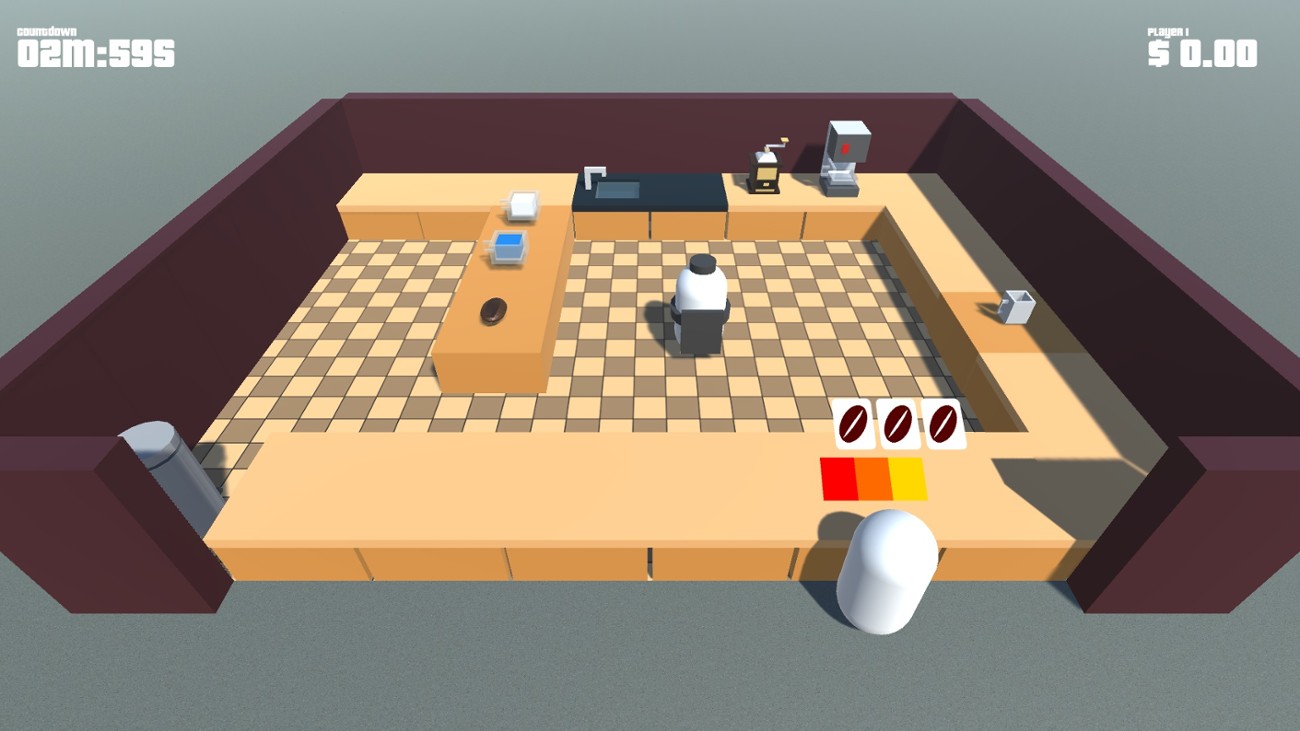This screenshot has width=1300, height=731.
Task: Click the sink faucet on the dark counter
Action: point(594,172)
